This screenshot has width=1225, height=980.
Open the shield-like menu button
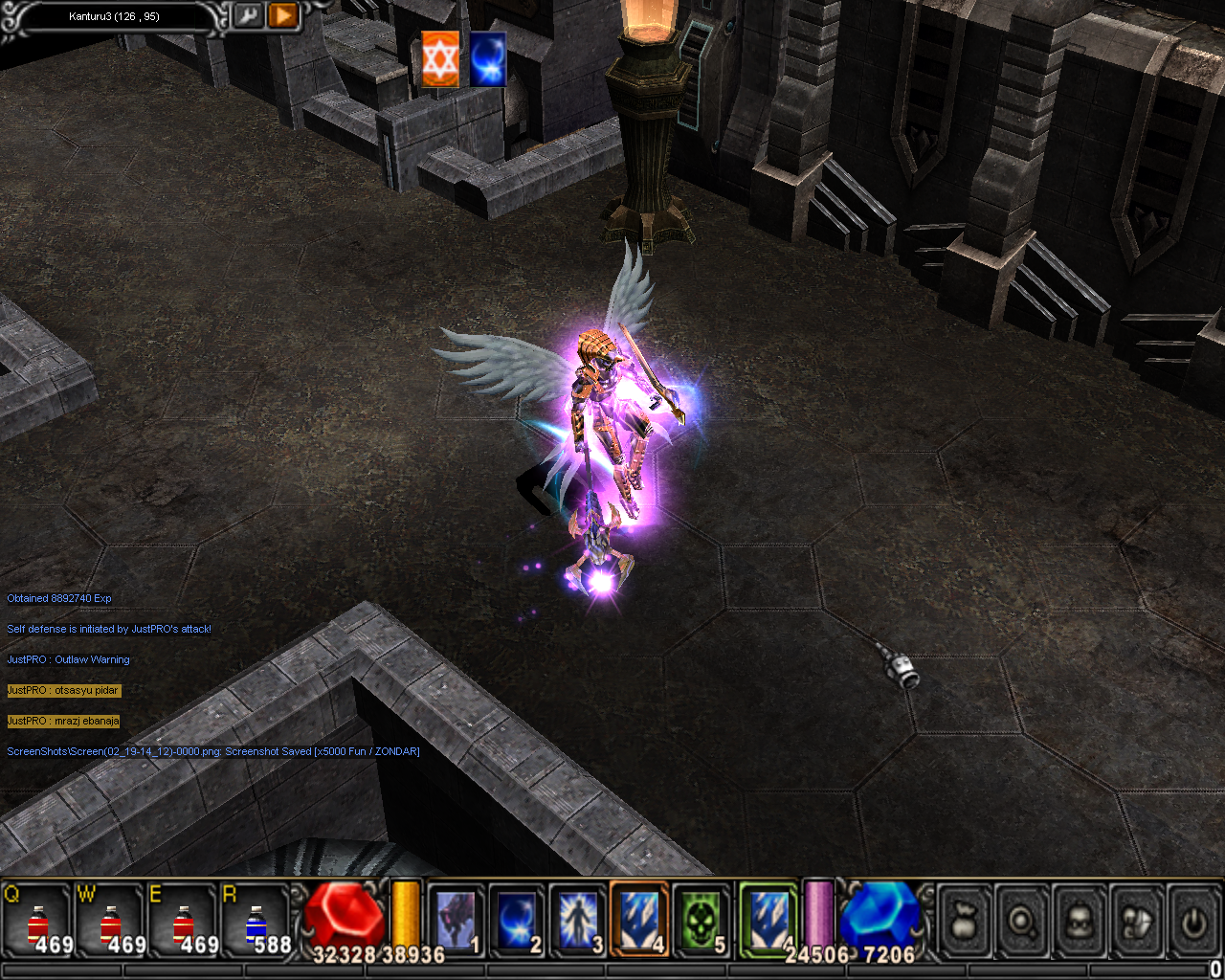(x=1137, y=922)
